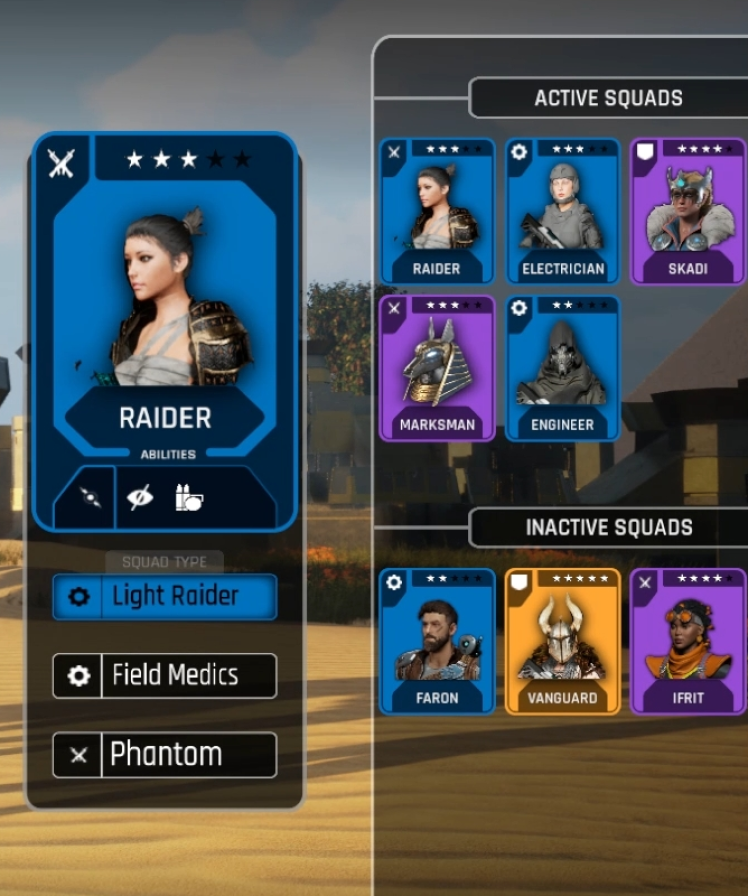Select the Skadi squad card
The image size is (748, 896).
tap(688, 211)
